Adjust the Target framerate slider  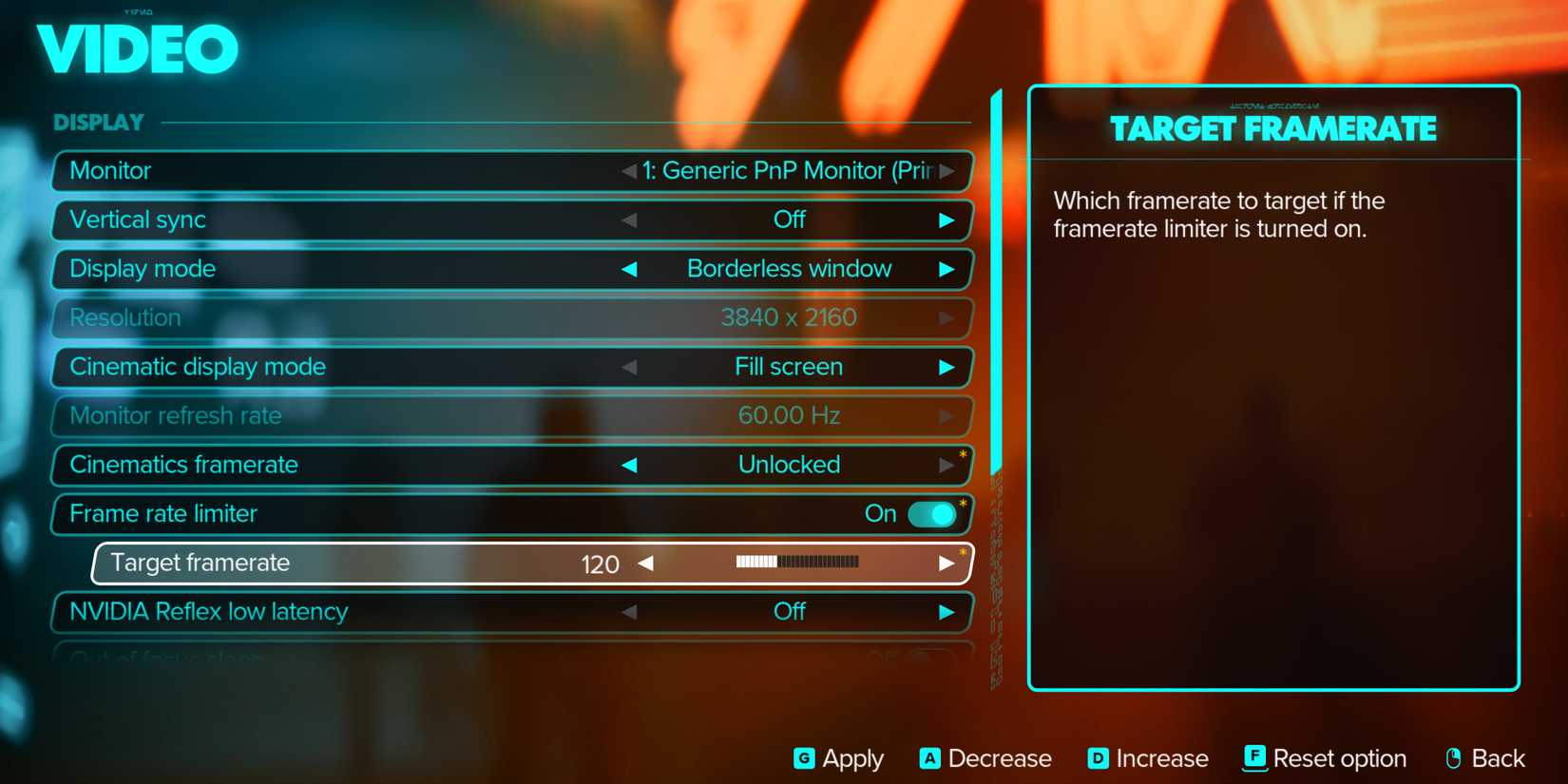796,563
